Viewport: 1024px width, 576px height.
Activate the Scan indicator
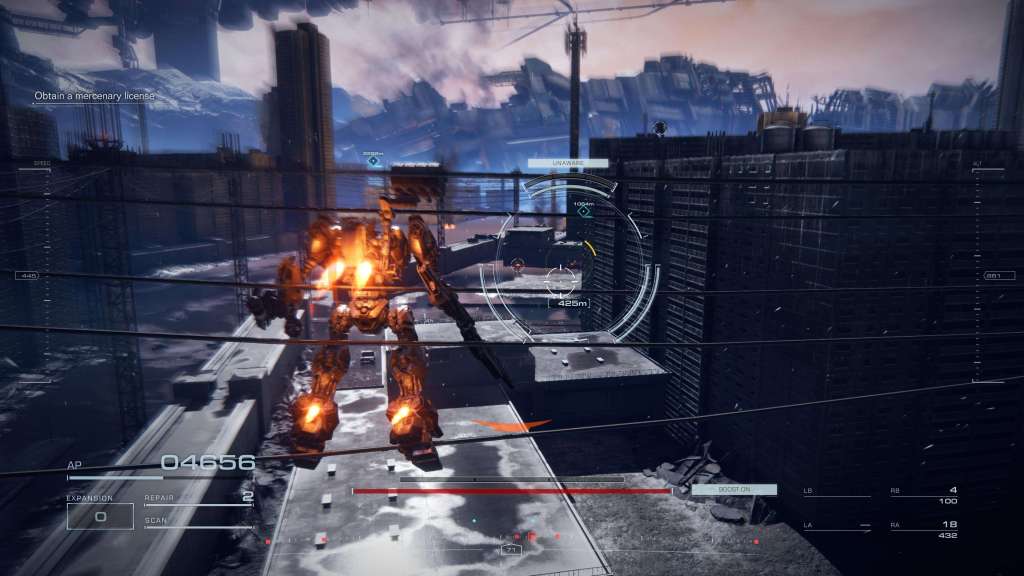tap(197, 522)
